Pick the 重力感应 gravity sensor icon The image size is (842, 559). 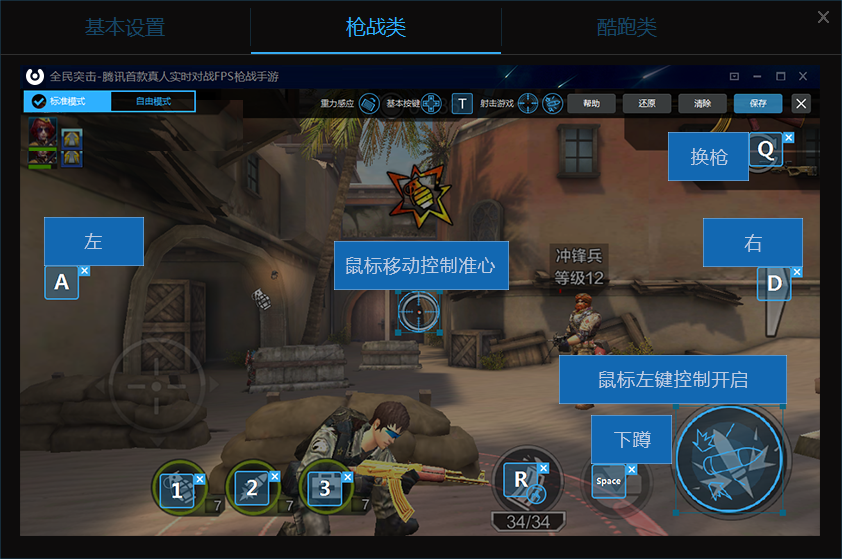(369, 103)
